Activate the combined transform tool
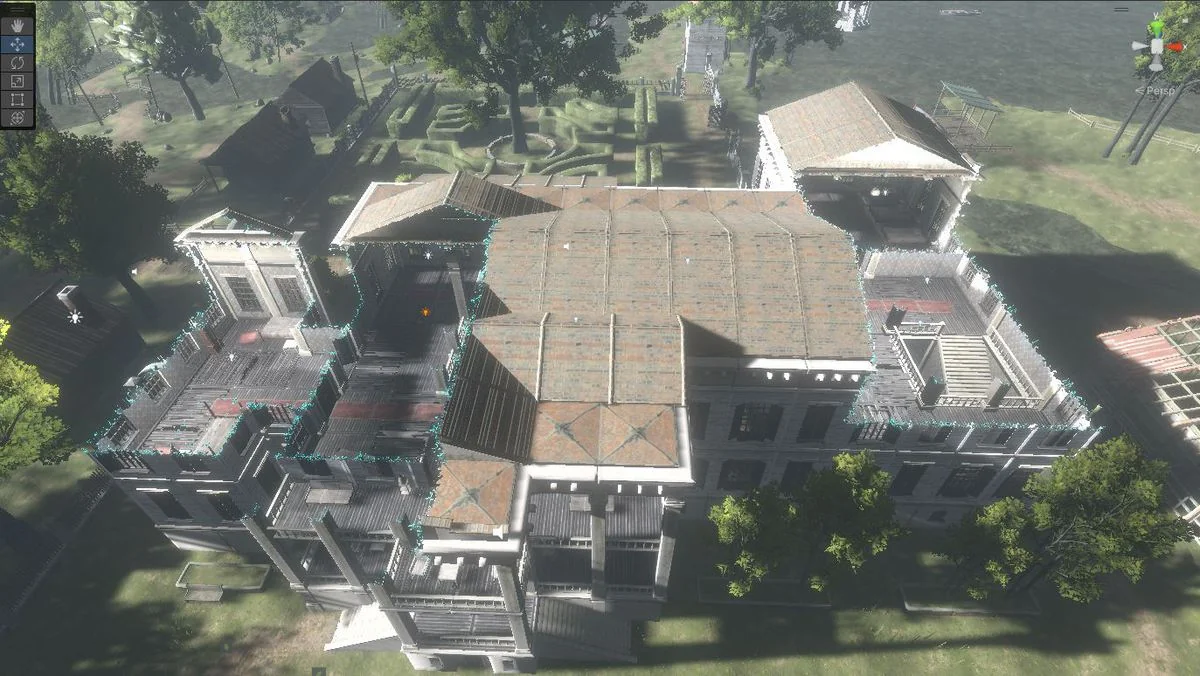 [x=18, y=117]
